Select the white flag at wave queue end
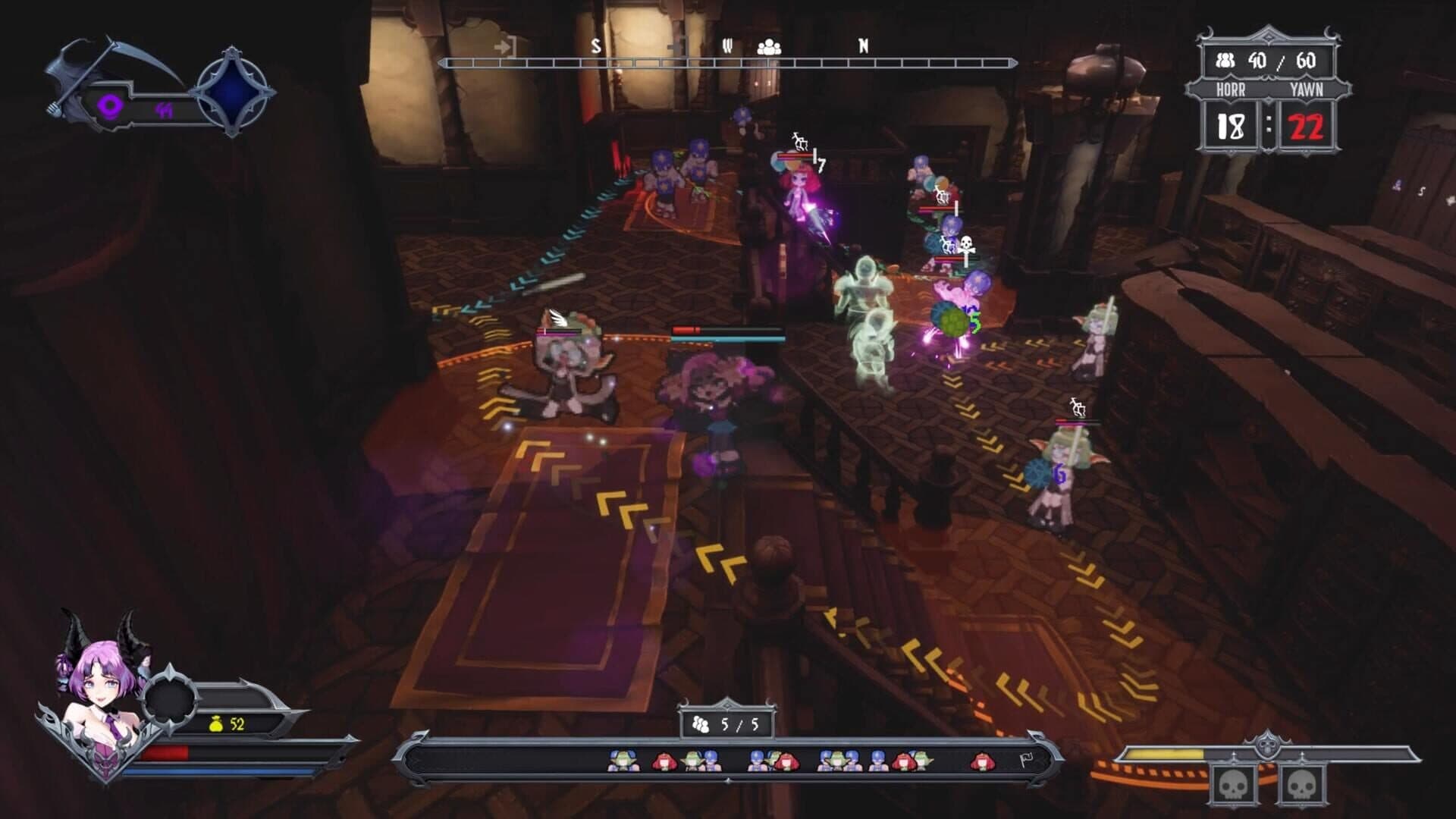The width and height of the screenshot is (1456, 819). click(1025, 760)
